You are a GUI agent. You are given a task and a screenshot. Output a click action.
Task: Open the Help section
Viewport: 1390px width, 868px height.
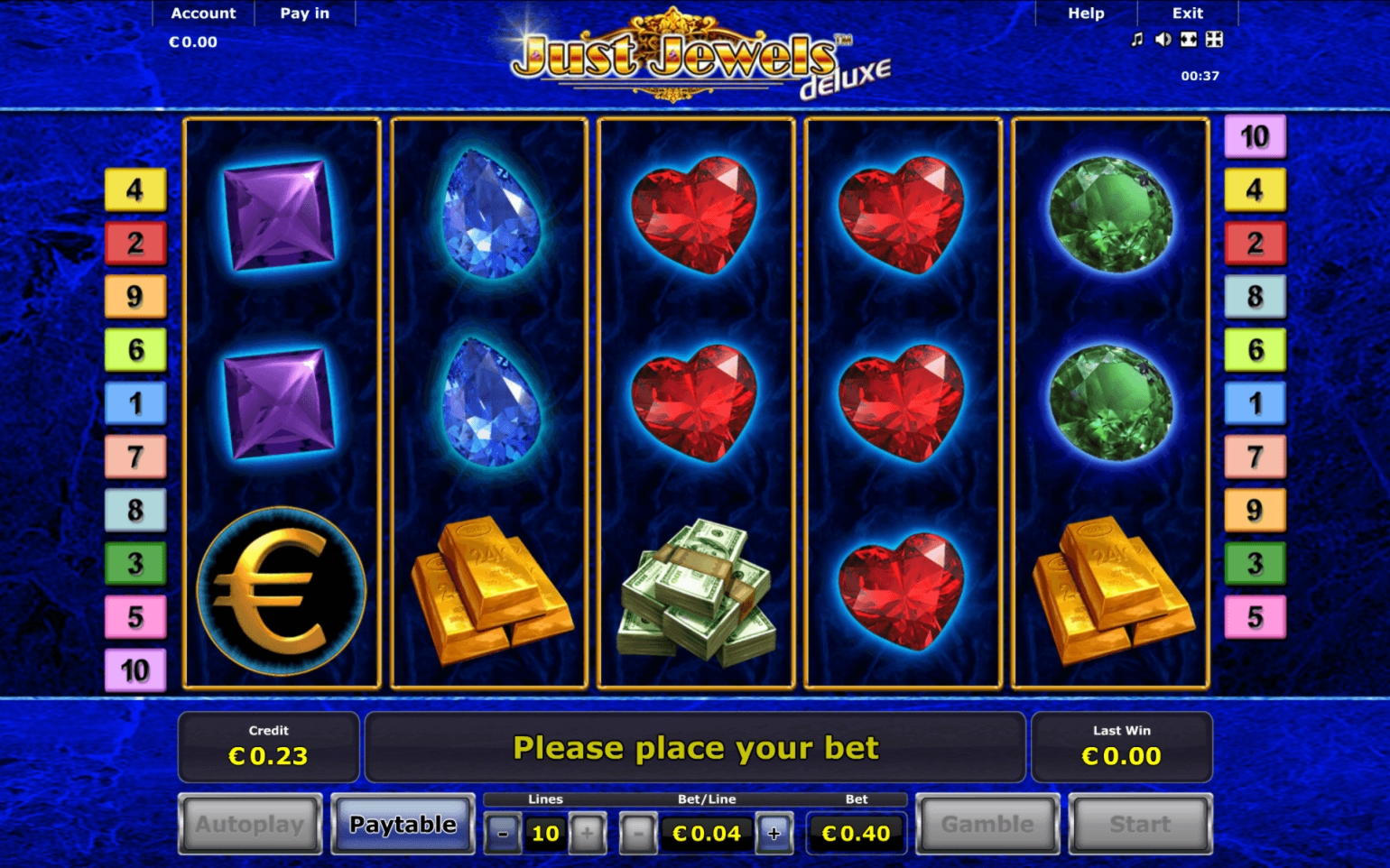(1085, 13)
